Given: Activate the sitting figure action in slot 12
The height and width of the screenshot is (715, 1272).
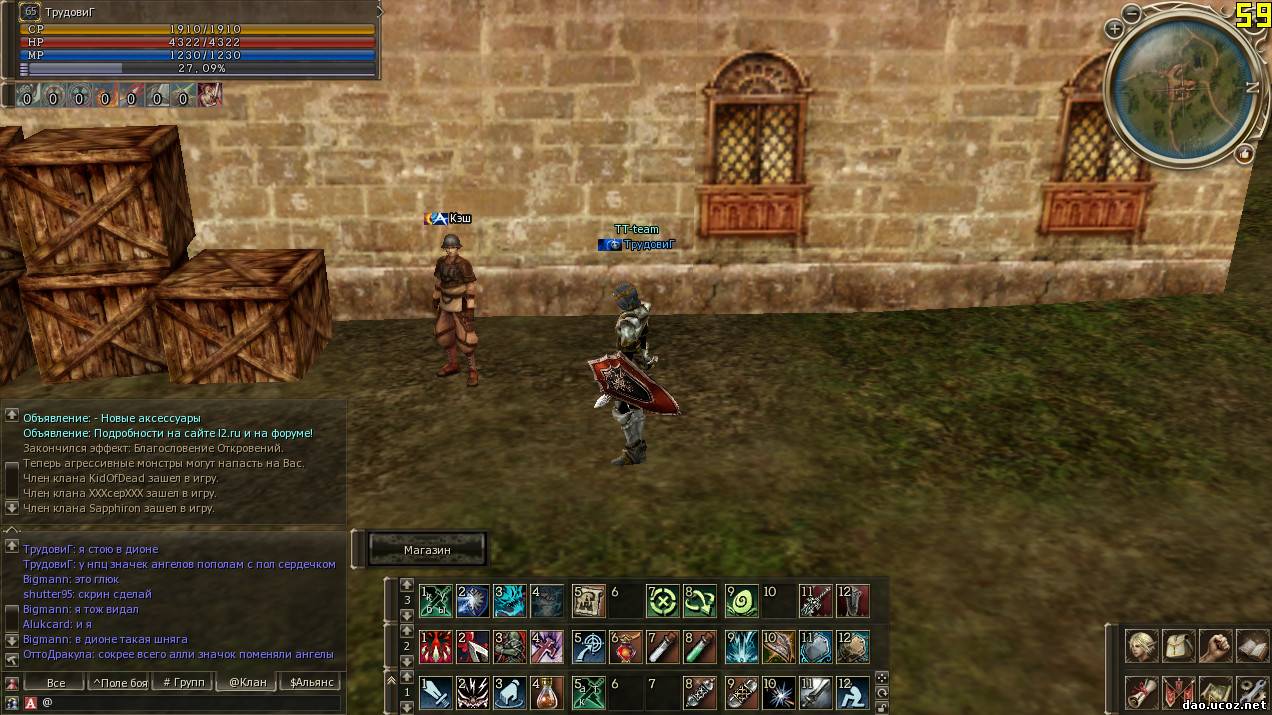Looking at the screenshot, I should tap(852, 692).
